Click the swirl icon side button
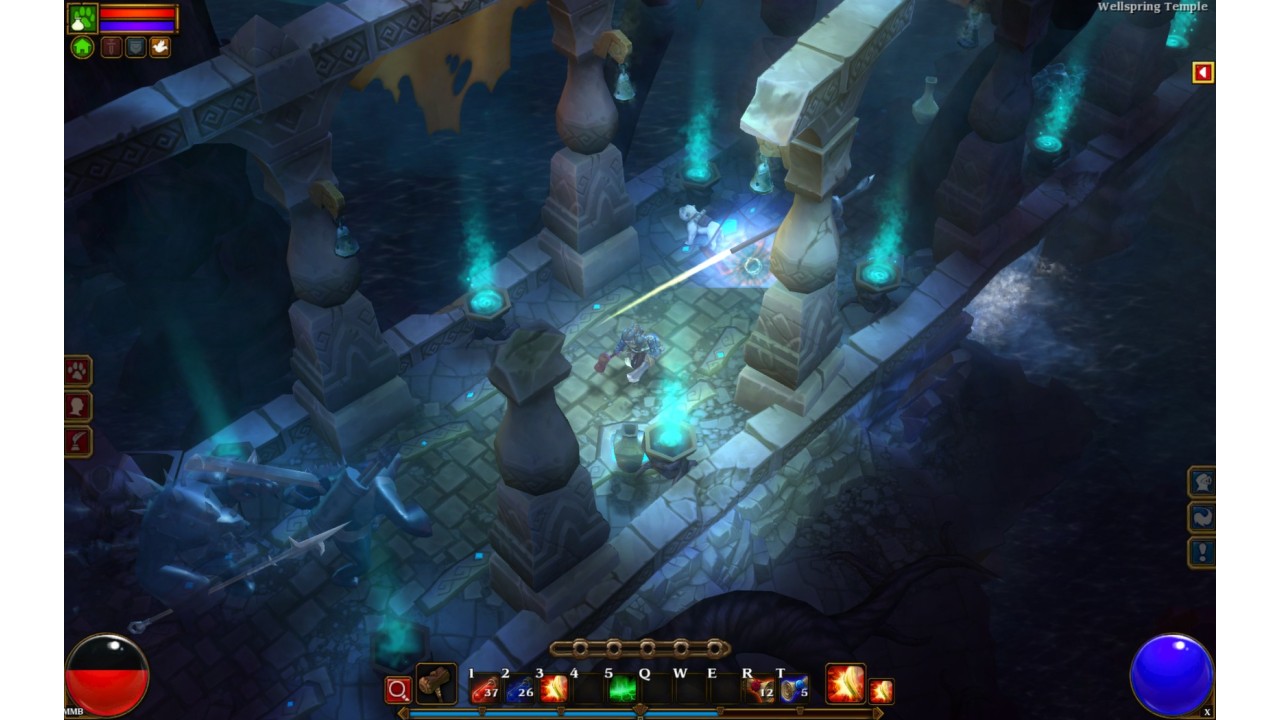The image size is (1280, 720). point(1201,517)
